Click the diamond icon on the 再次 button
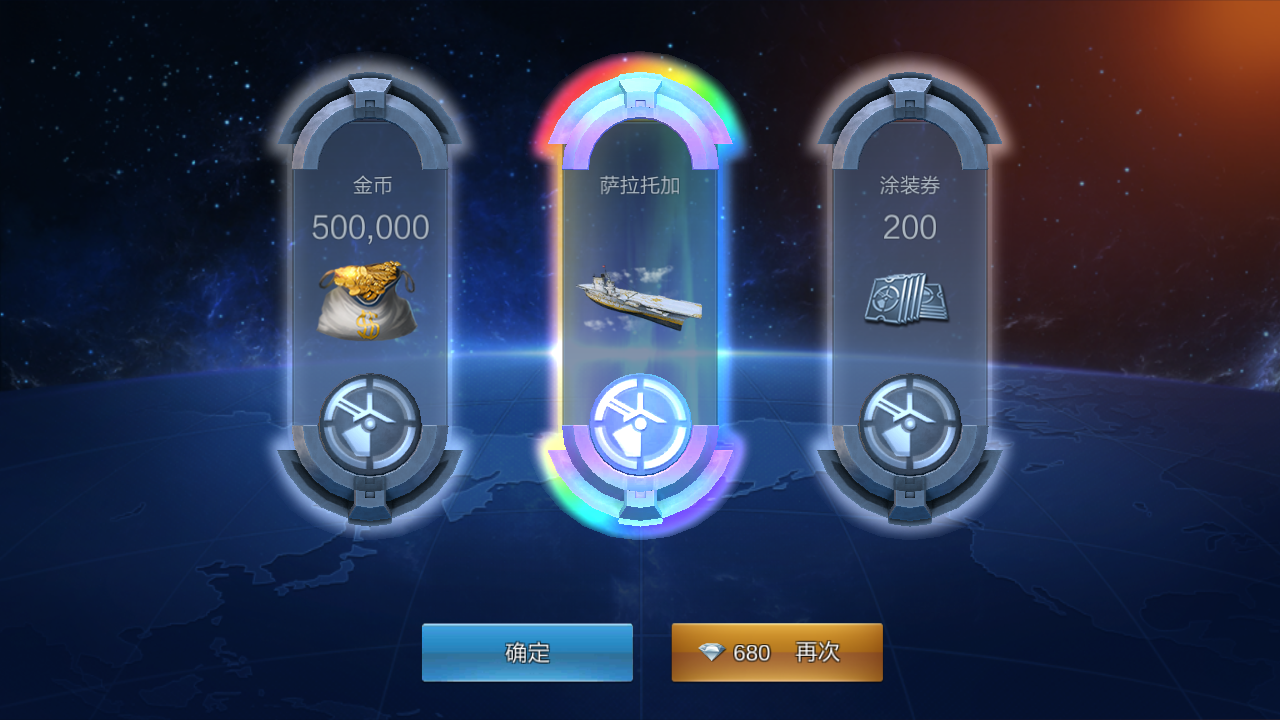The height and width of the screenshot is (720, 1280). pyautogui.click(x=712, y=652)
